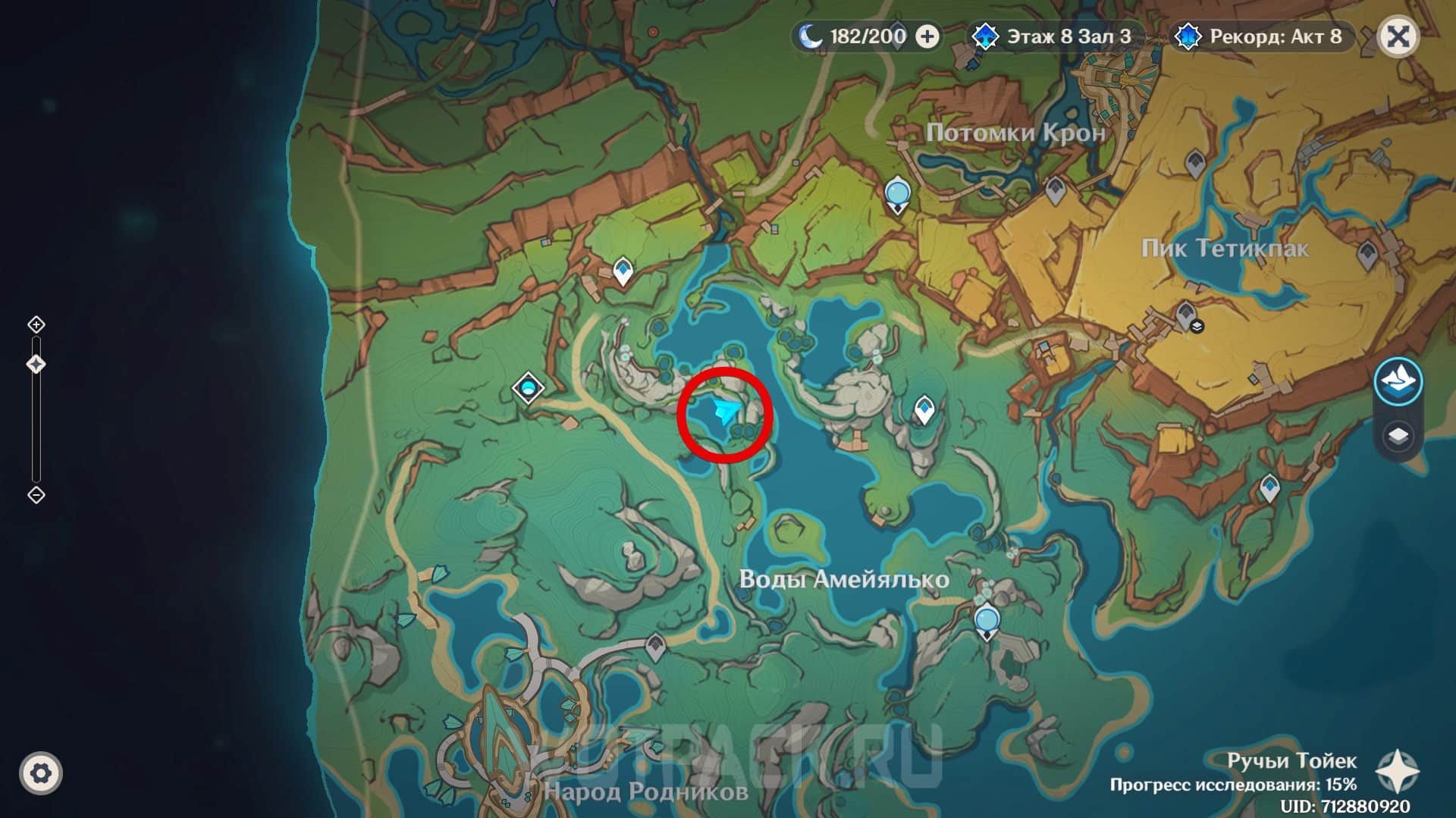Click the map zoom slider handle
This screenshot has height=818, width=1456.
point(36,365)
